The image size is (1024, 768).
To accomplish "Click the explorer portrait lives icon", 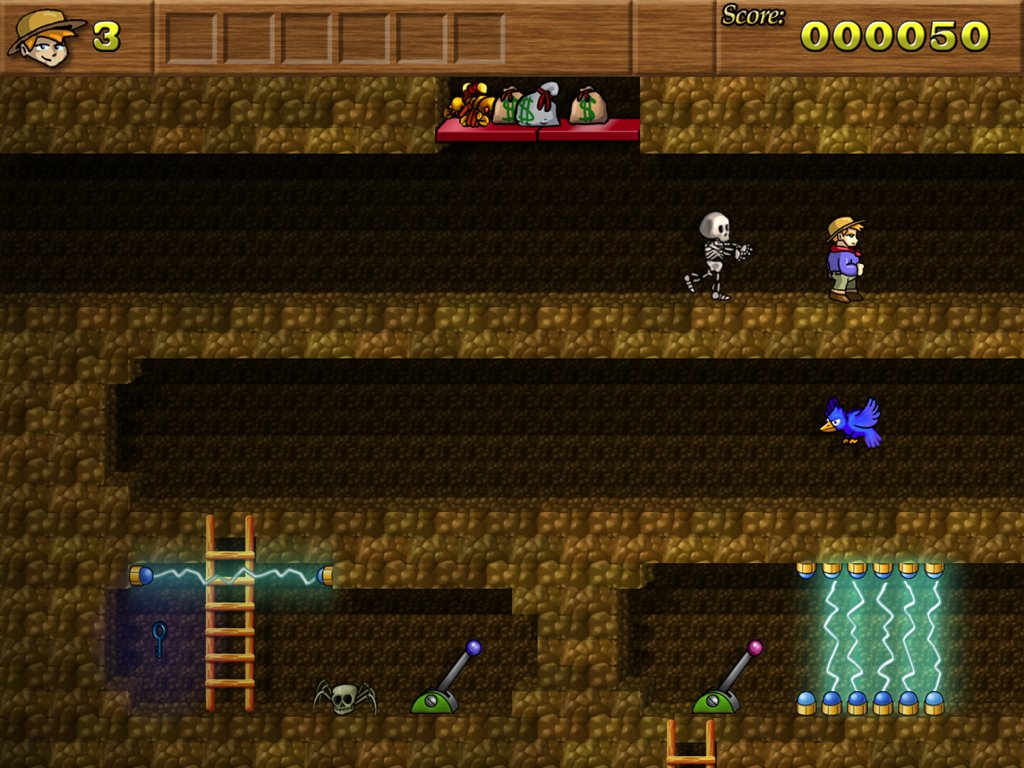I will [45, 38].
